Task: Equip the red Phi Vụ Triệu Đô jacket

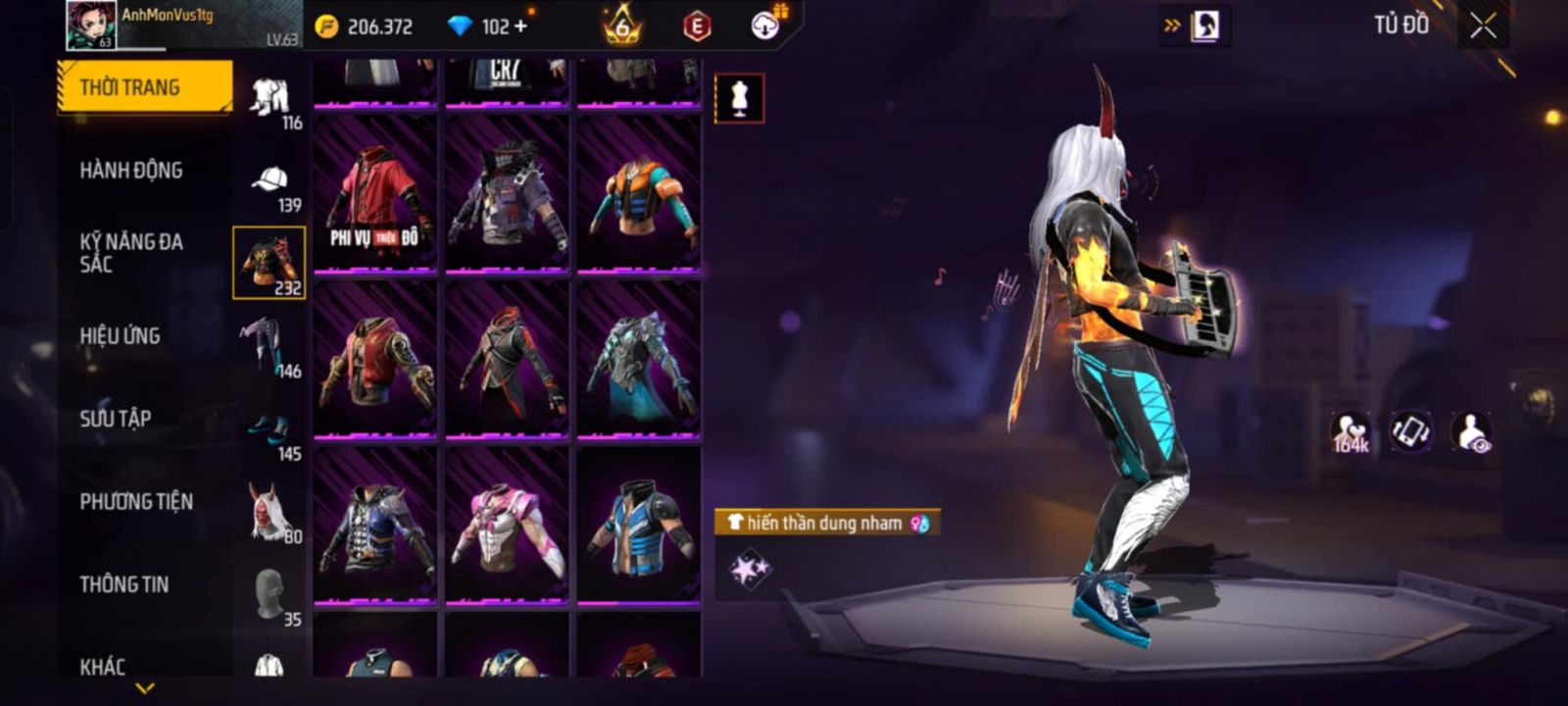Action: (375, 194)
